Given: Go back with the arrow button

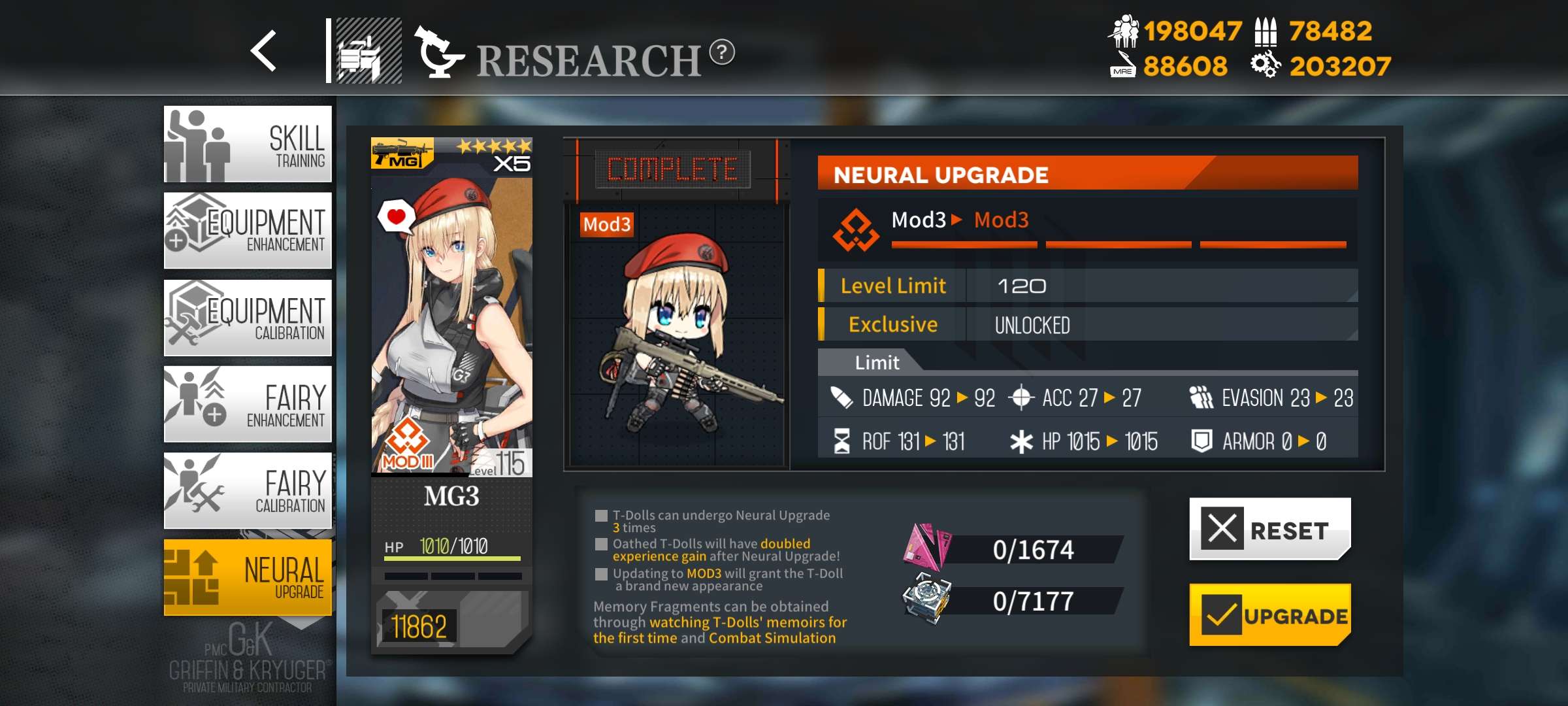Looking at the screenshot, I should pyautogui.click(x=264, y=51).
